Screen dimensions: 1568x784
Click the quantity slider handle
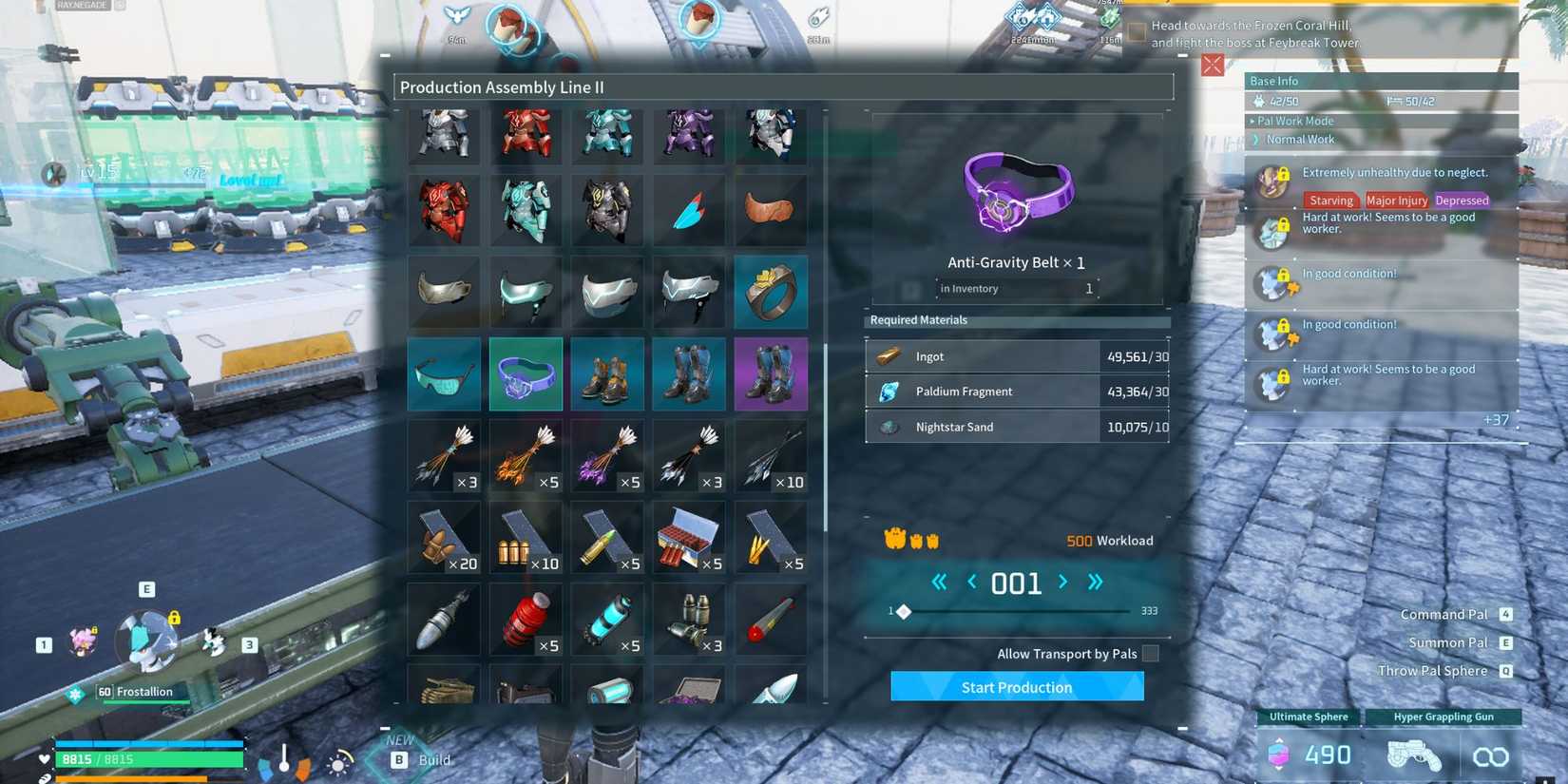point(903,612)
